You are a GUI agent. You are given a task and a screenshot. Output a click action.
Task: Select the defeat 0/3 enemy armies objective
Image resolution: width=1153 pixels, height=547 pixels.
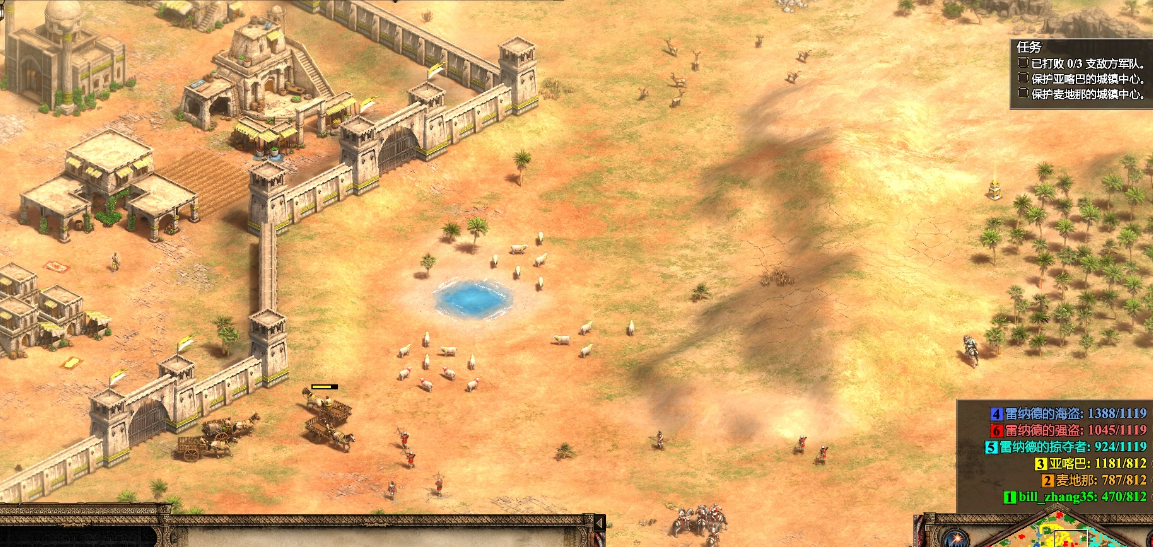(x=1082, y=63)
